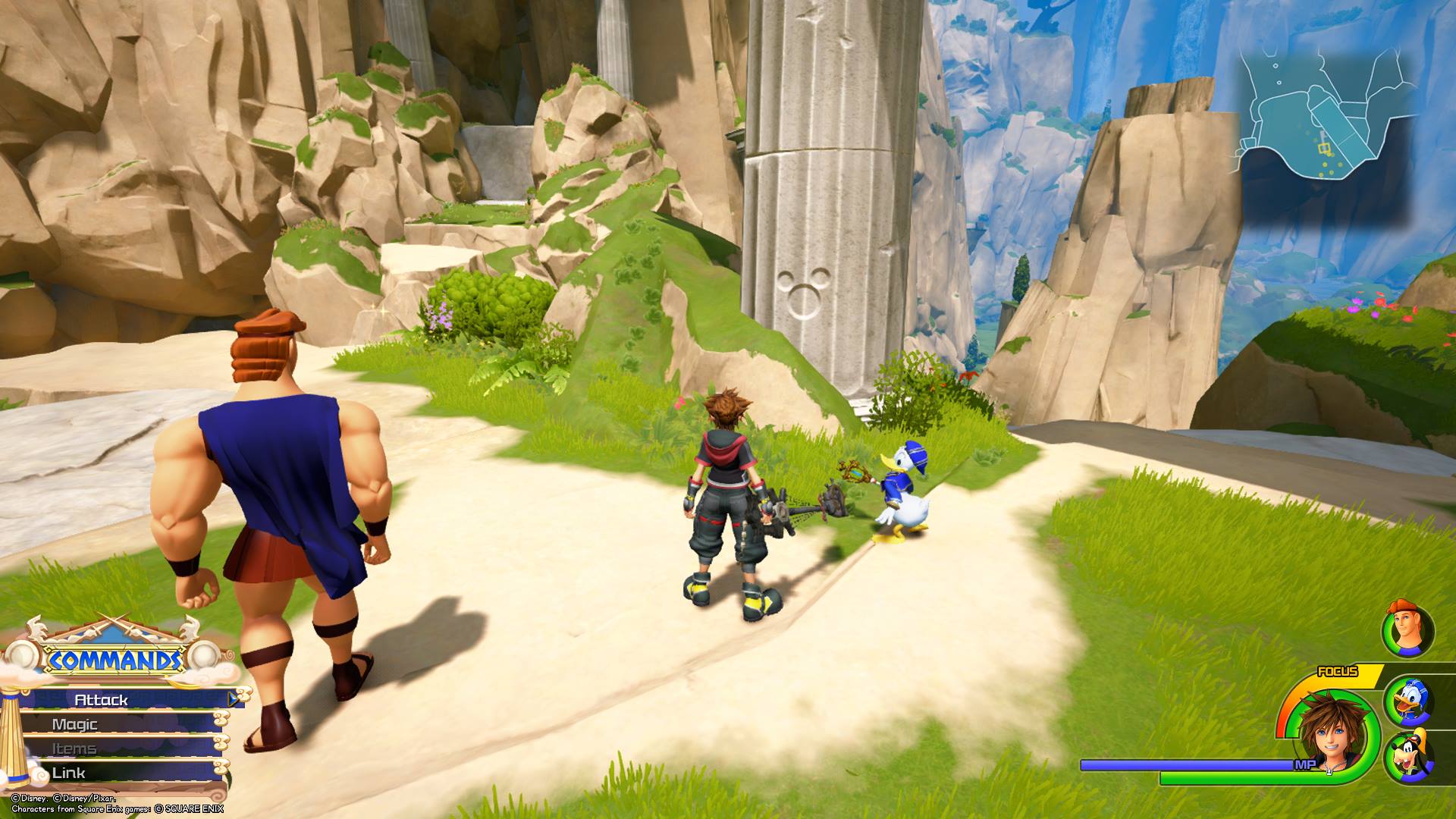Click Goofy's party portrait

1408,759
